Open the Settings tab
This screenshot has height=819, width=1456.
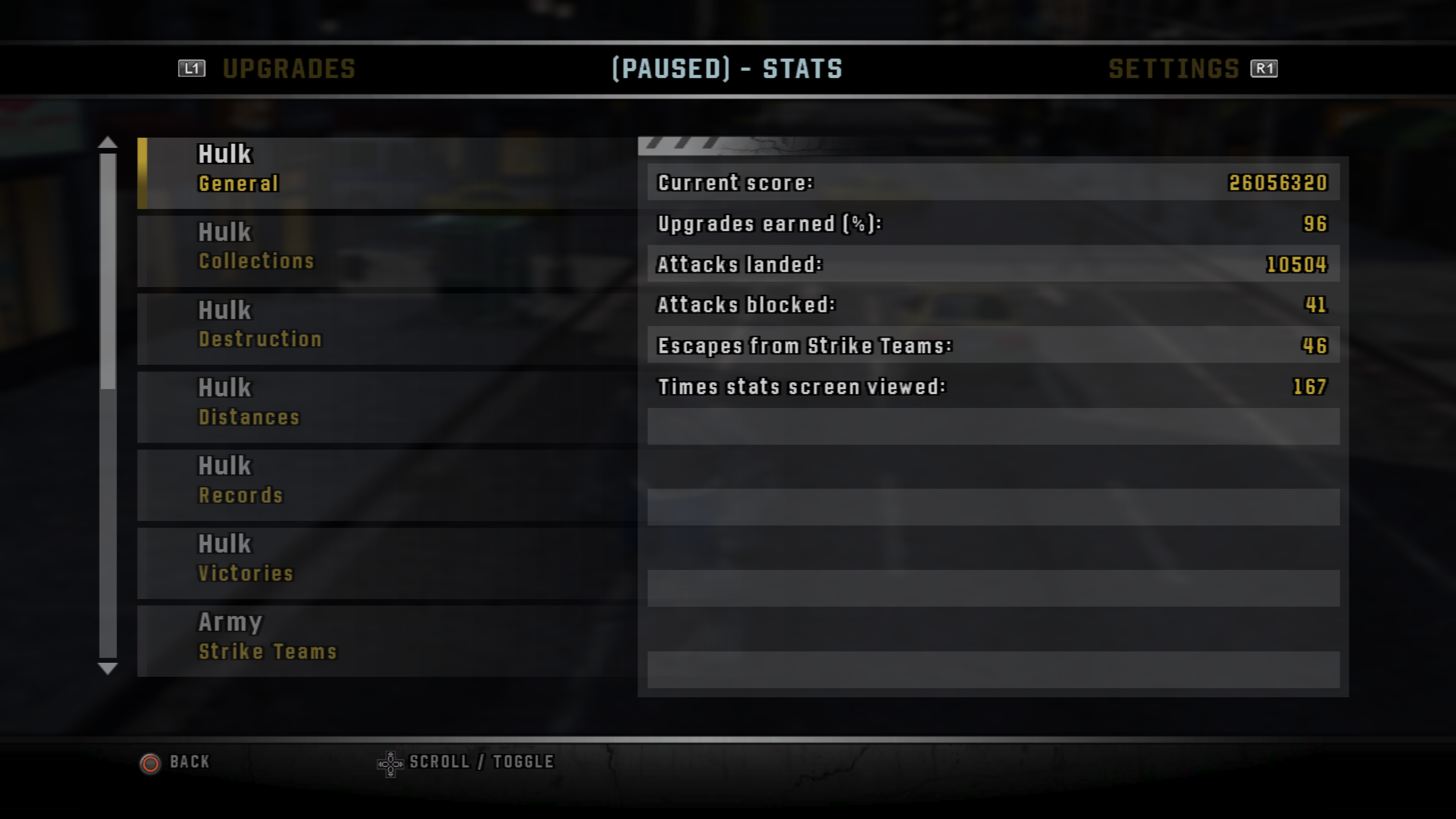click(x=1174, y=69)
